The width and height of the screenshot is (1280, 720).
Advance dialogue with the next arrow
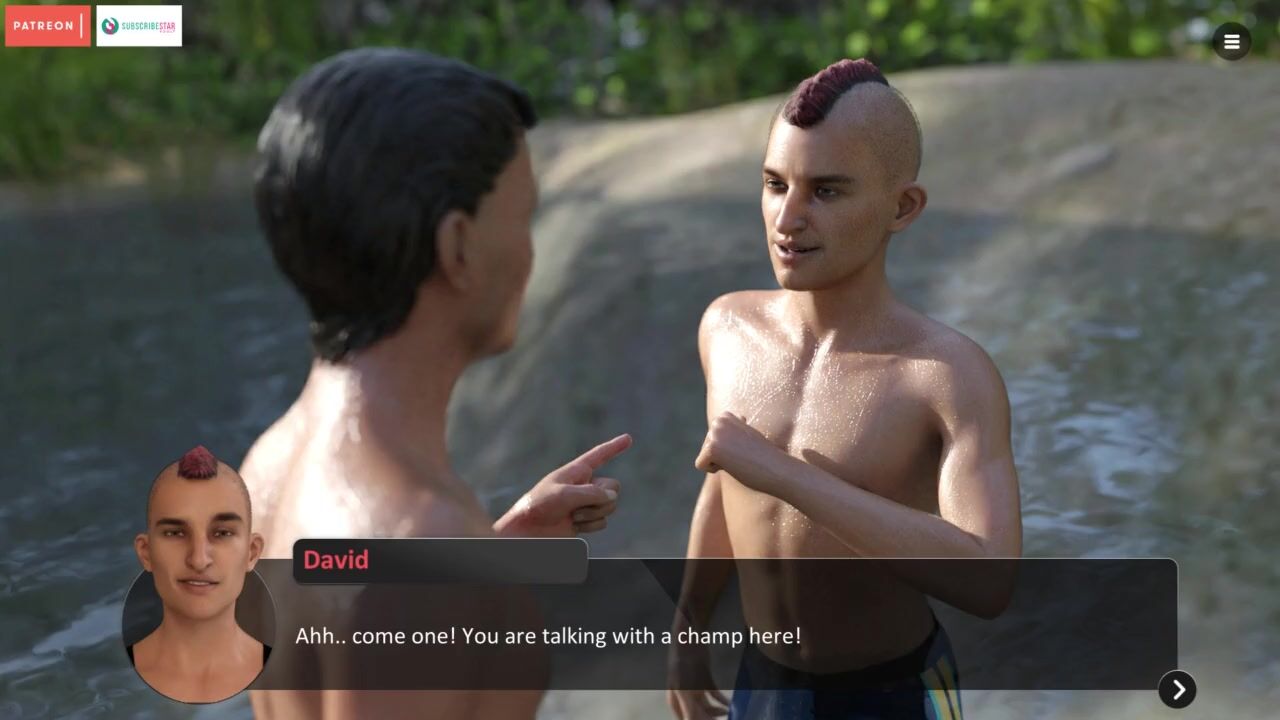click(x=1177, y=689)
